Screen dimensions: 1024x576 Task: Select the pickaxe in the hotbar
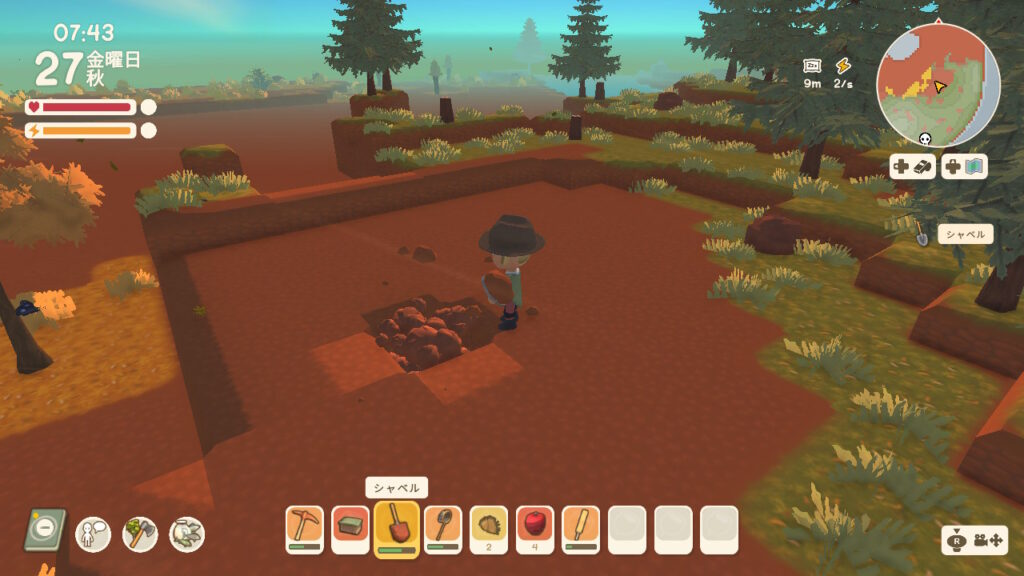pyautogui.click(x=304, y=529)
